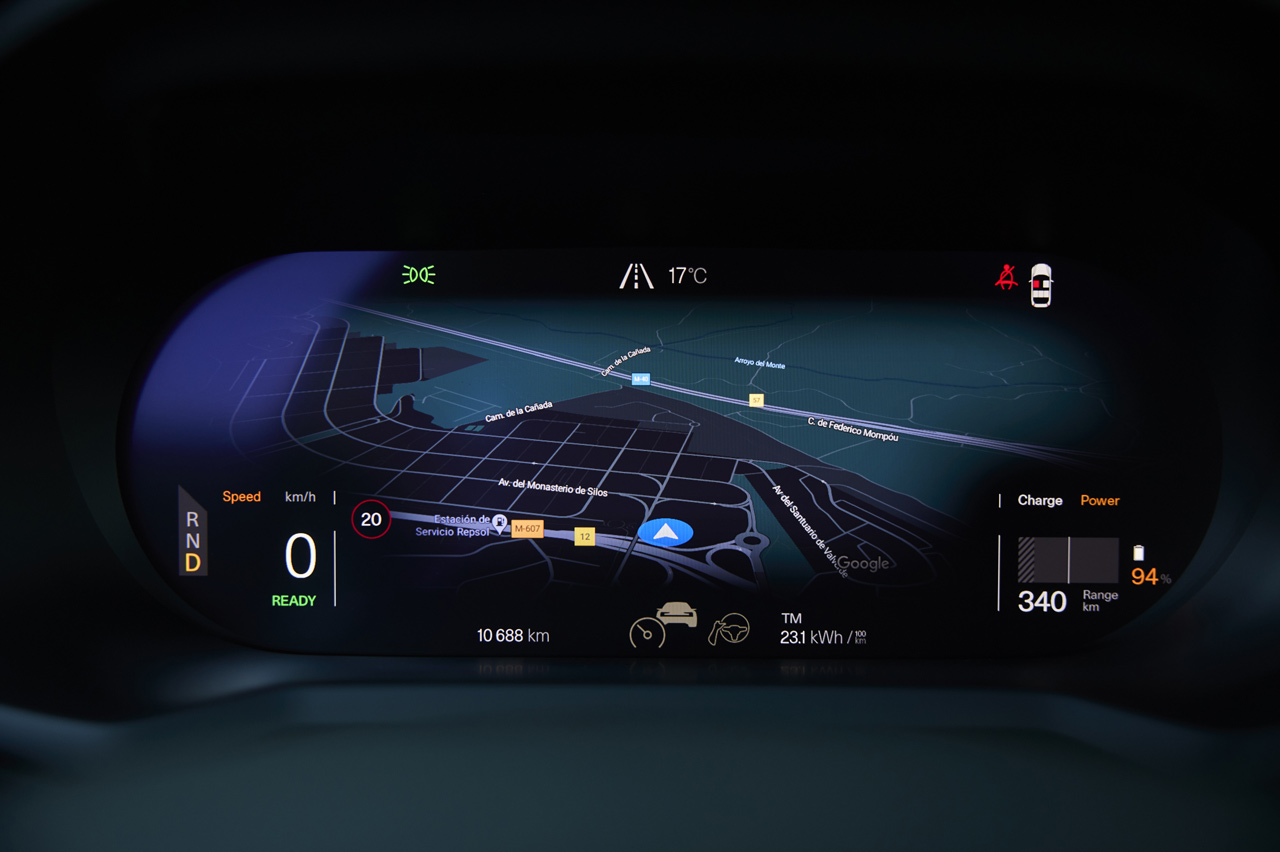This screenshot has width=1280, height=852.
Task: Click the blue navigation position arrow
Action: click(665, 532)
